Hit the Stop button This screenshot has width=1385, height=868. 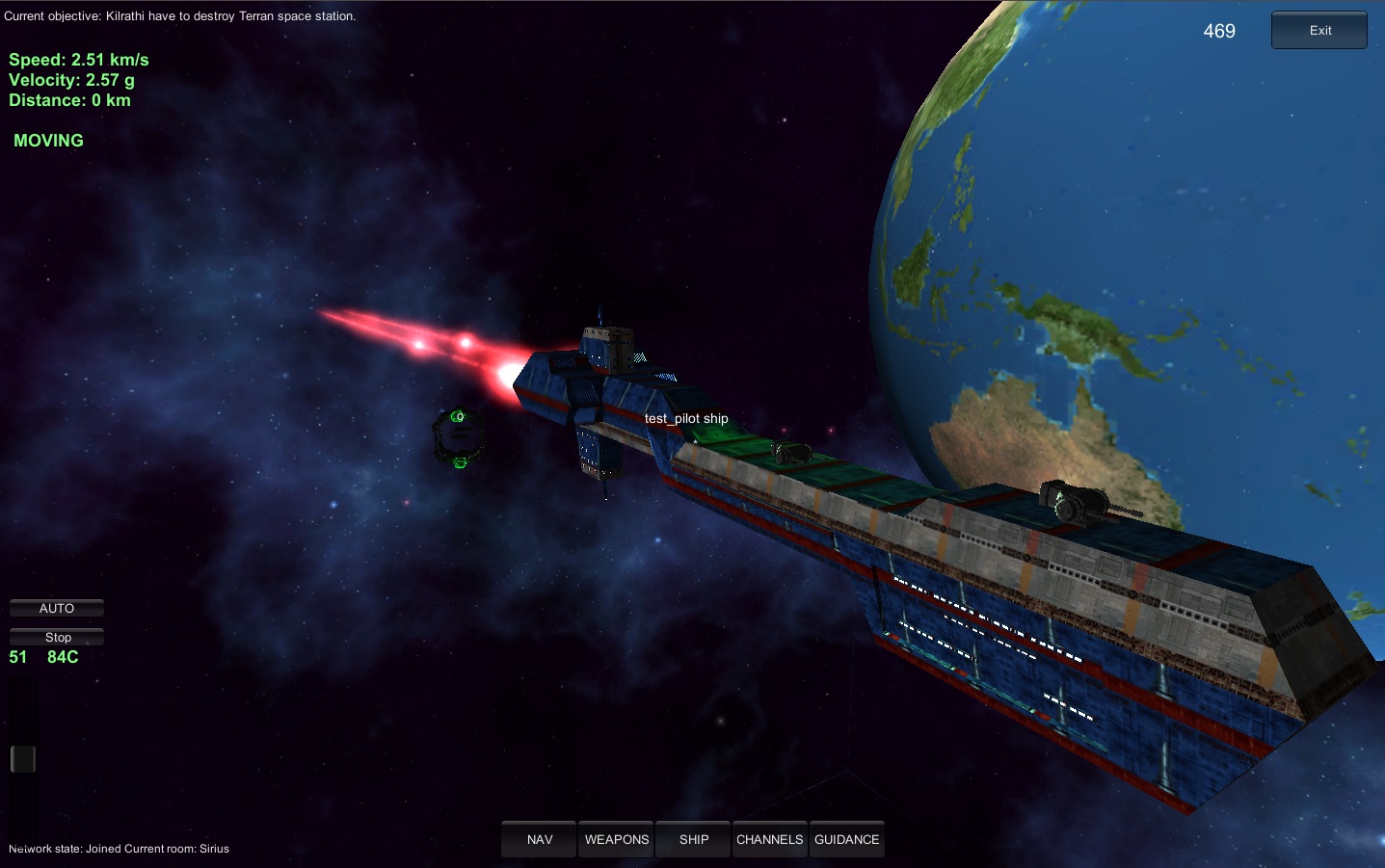tap(57, 638)
